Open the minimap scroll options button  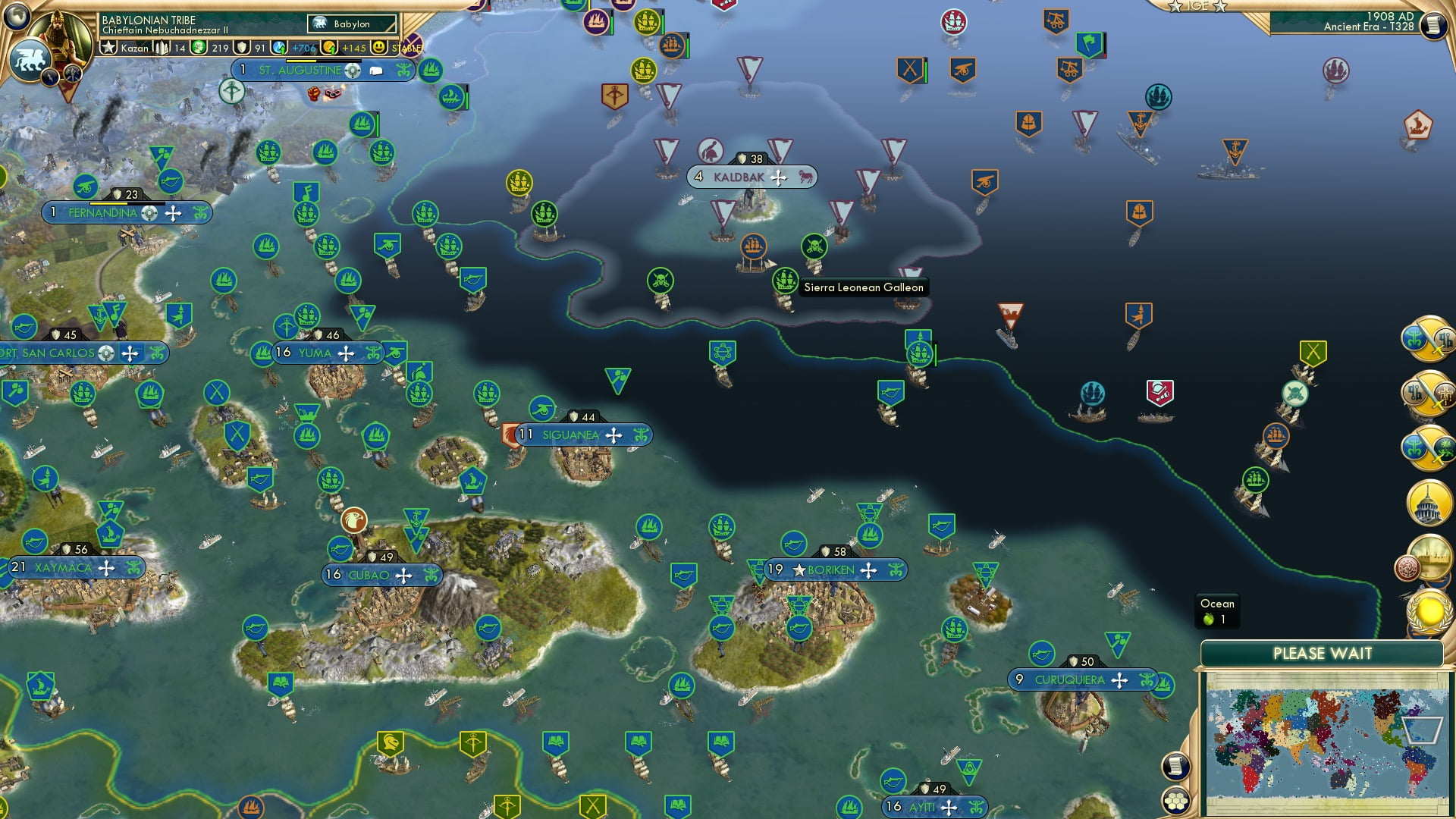(1175, 767)
